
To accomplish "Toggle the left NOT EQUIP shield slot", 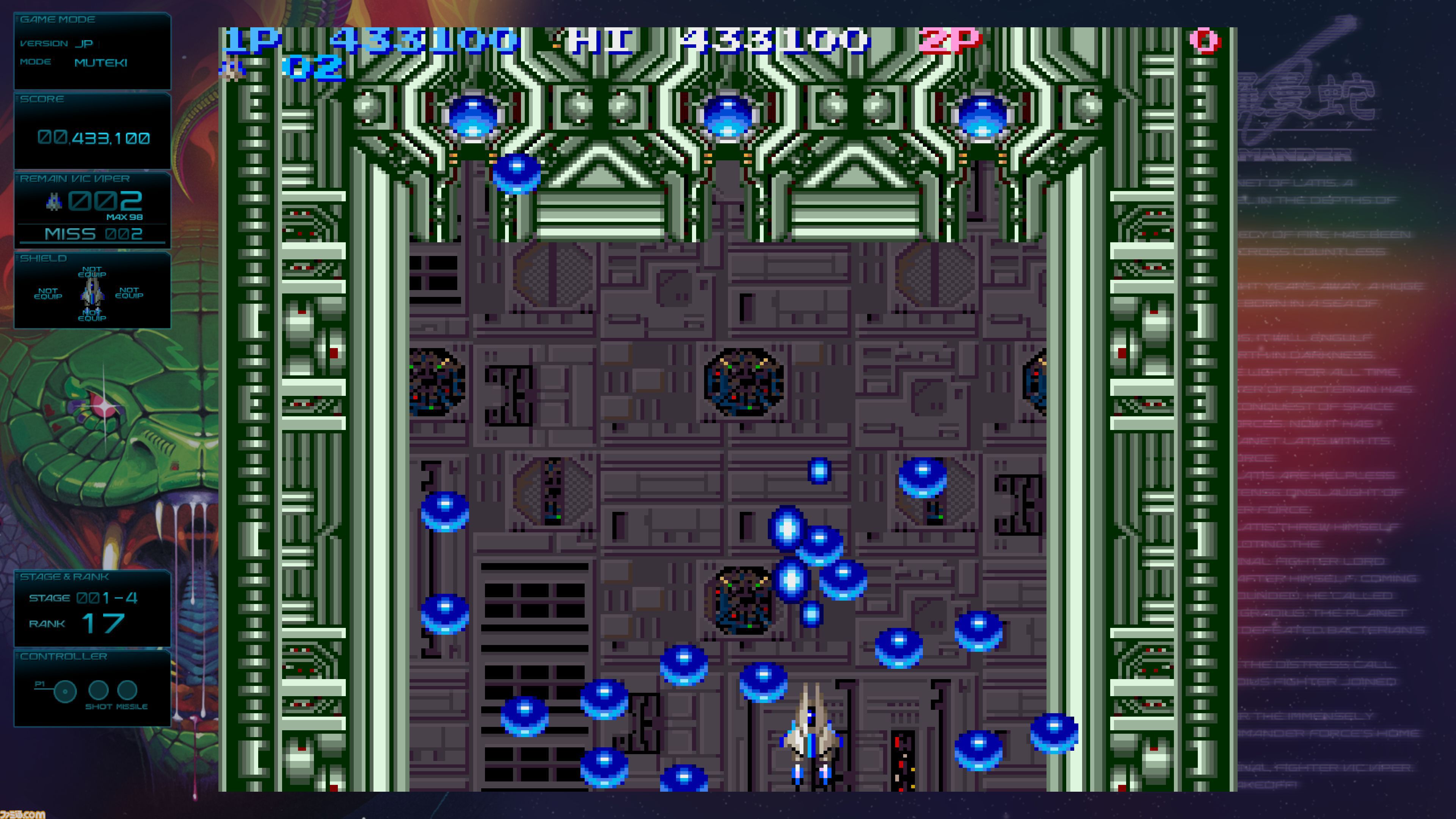I will point(48,293).
